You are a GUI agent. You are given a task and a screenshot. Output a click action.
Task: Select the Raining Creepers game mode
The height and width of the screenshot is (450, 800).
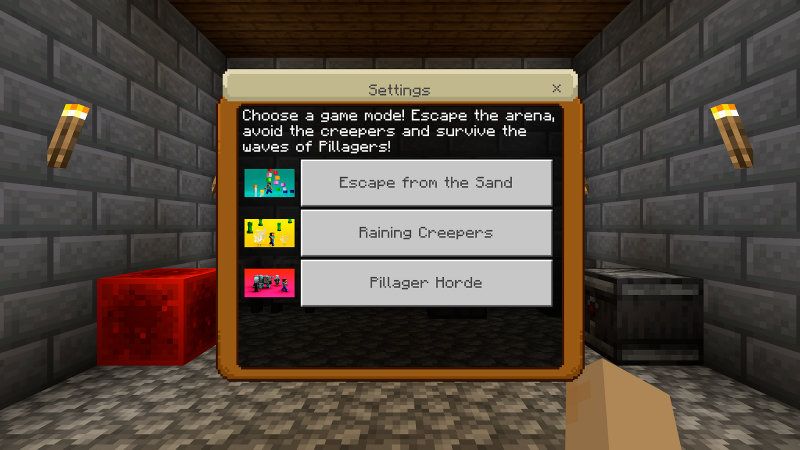[426, 233]
